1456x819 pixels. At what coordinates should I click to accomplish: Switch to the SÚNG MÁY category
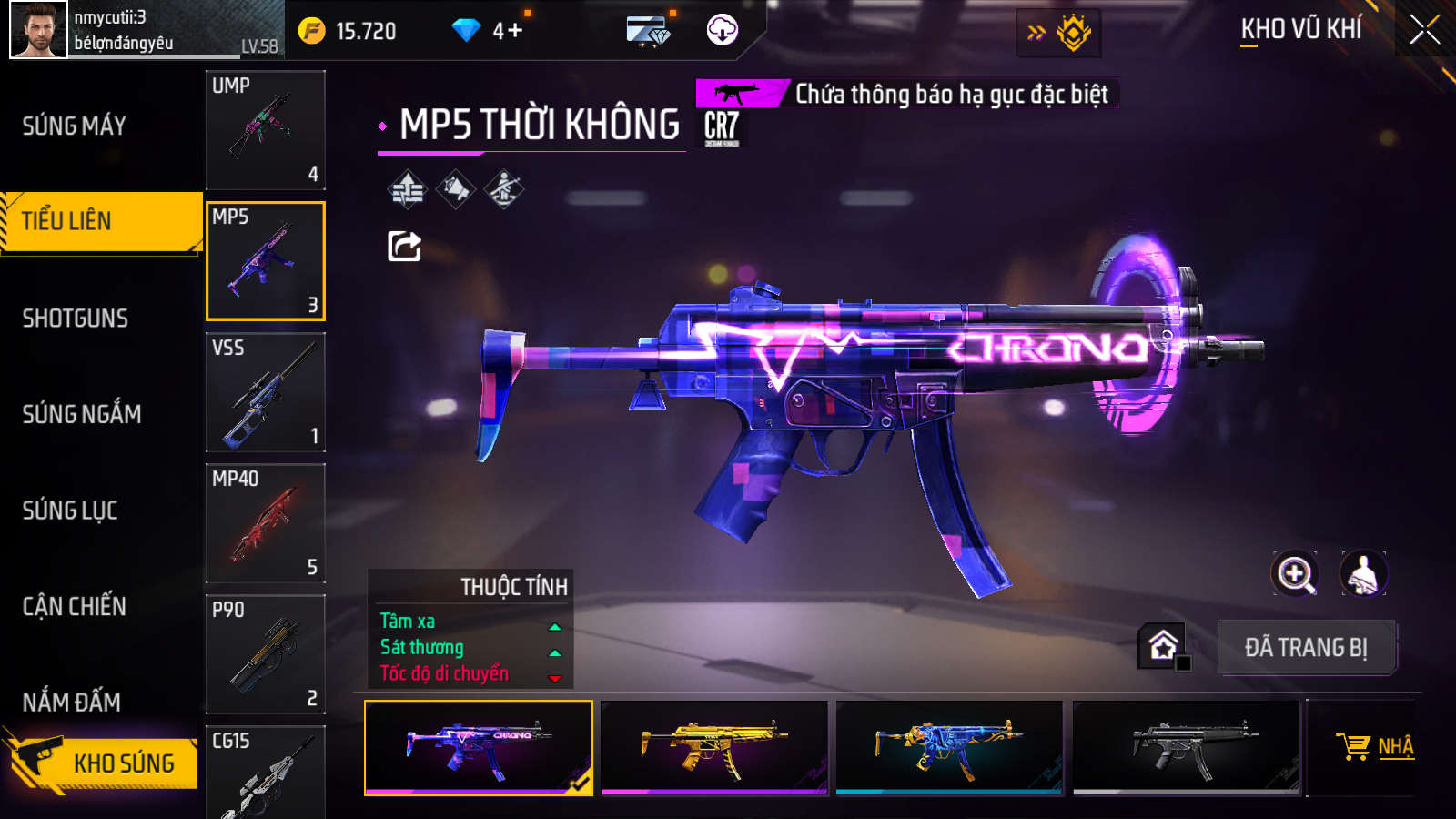pyautogui.click(x=75, y=126)
